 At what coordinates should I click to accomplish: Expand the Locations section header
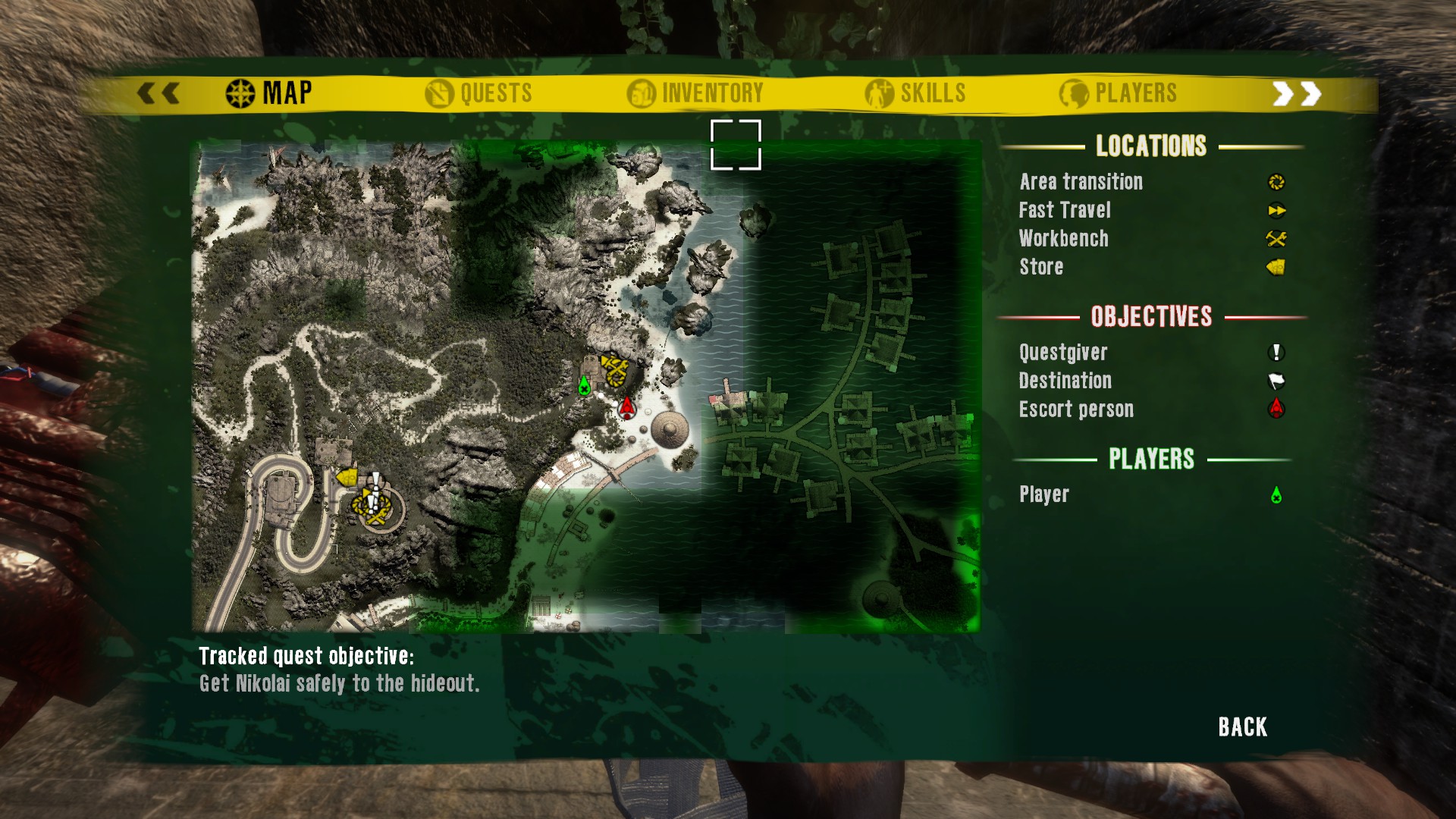click(1151, 146)
